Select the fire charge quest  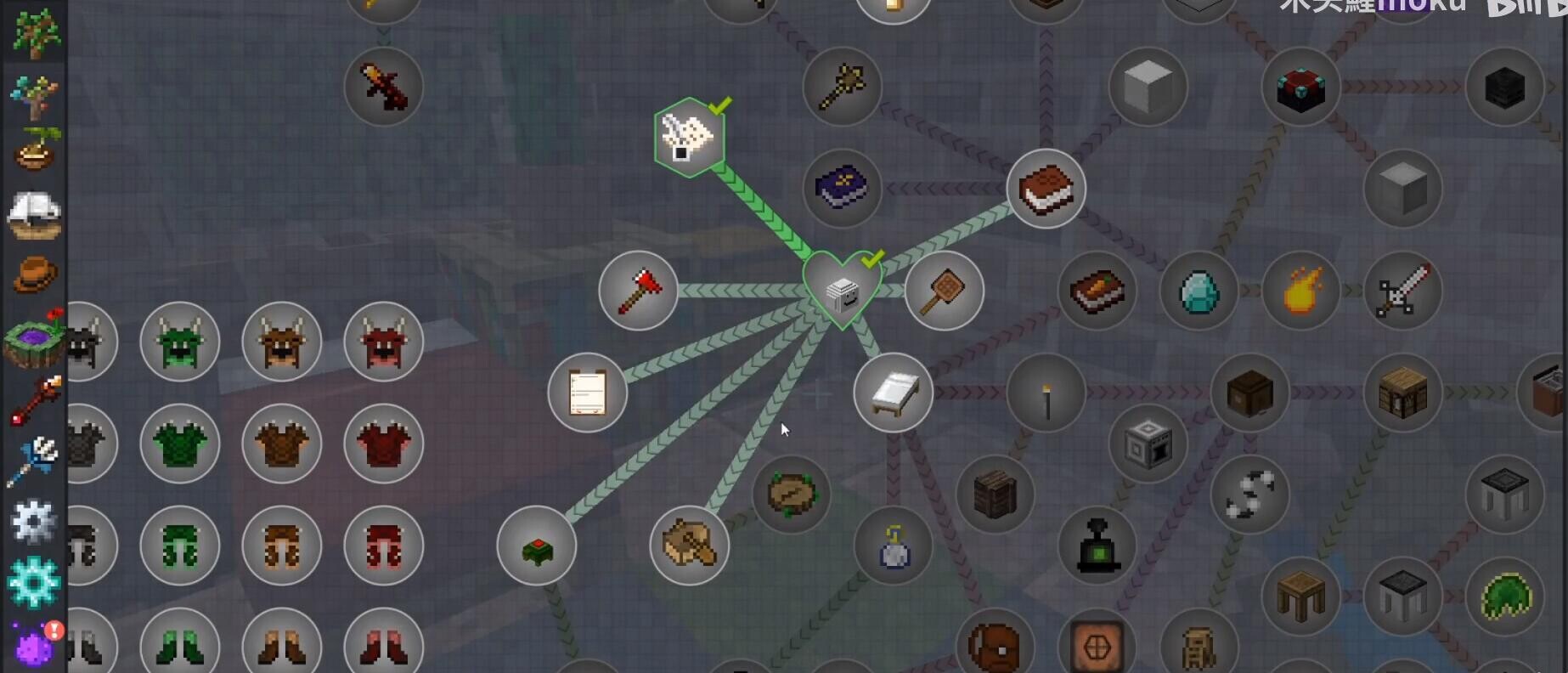tap(1300, 291)
